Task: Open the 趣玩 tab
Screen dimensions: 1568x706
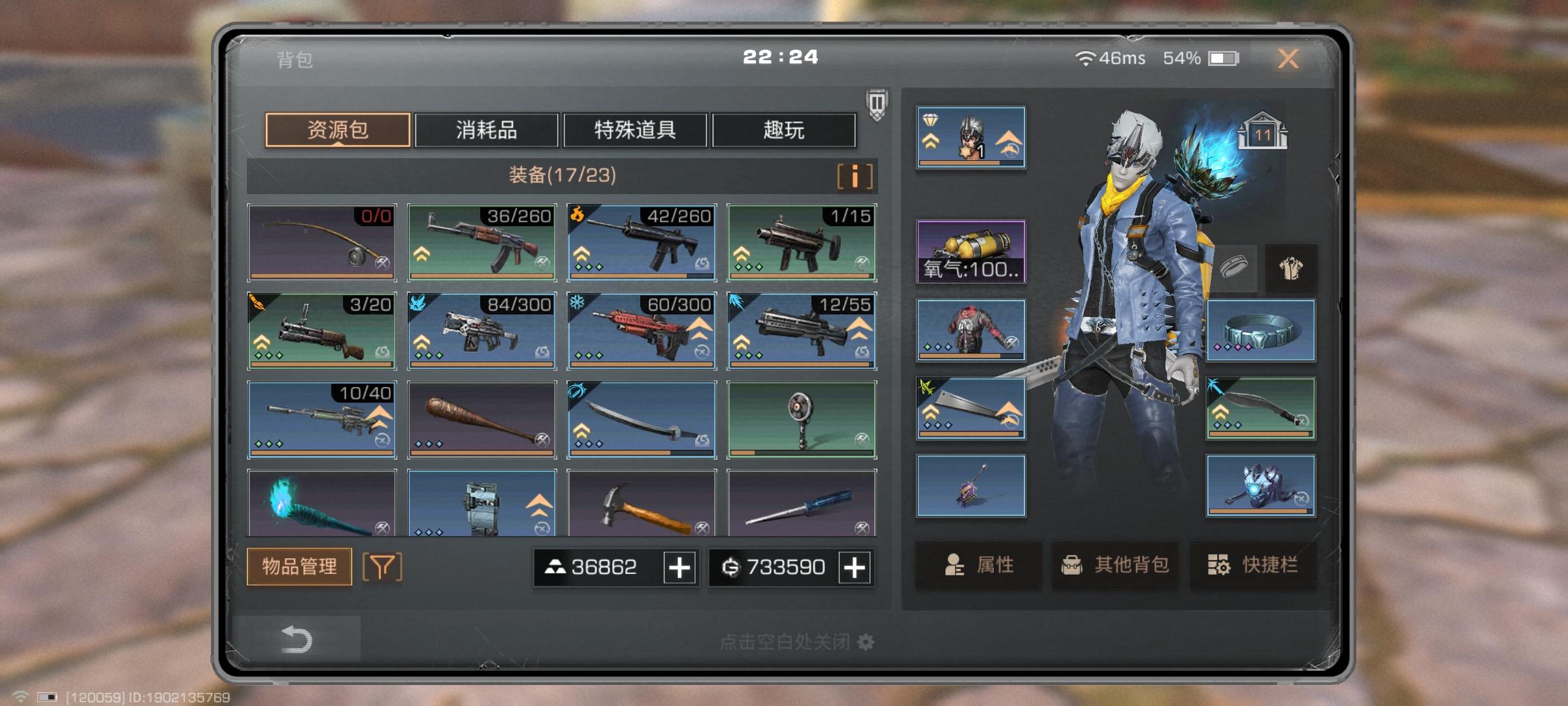Action: pyautogui.click(x=783, y=131)
